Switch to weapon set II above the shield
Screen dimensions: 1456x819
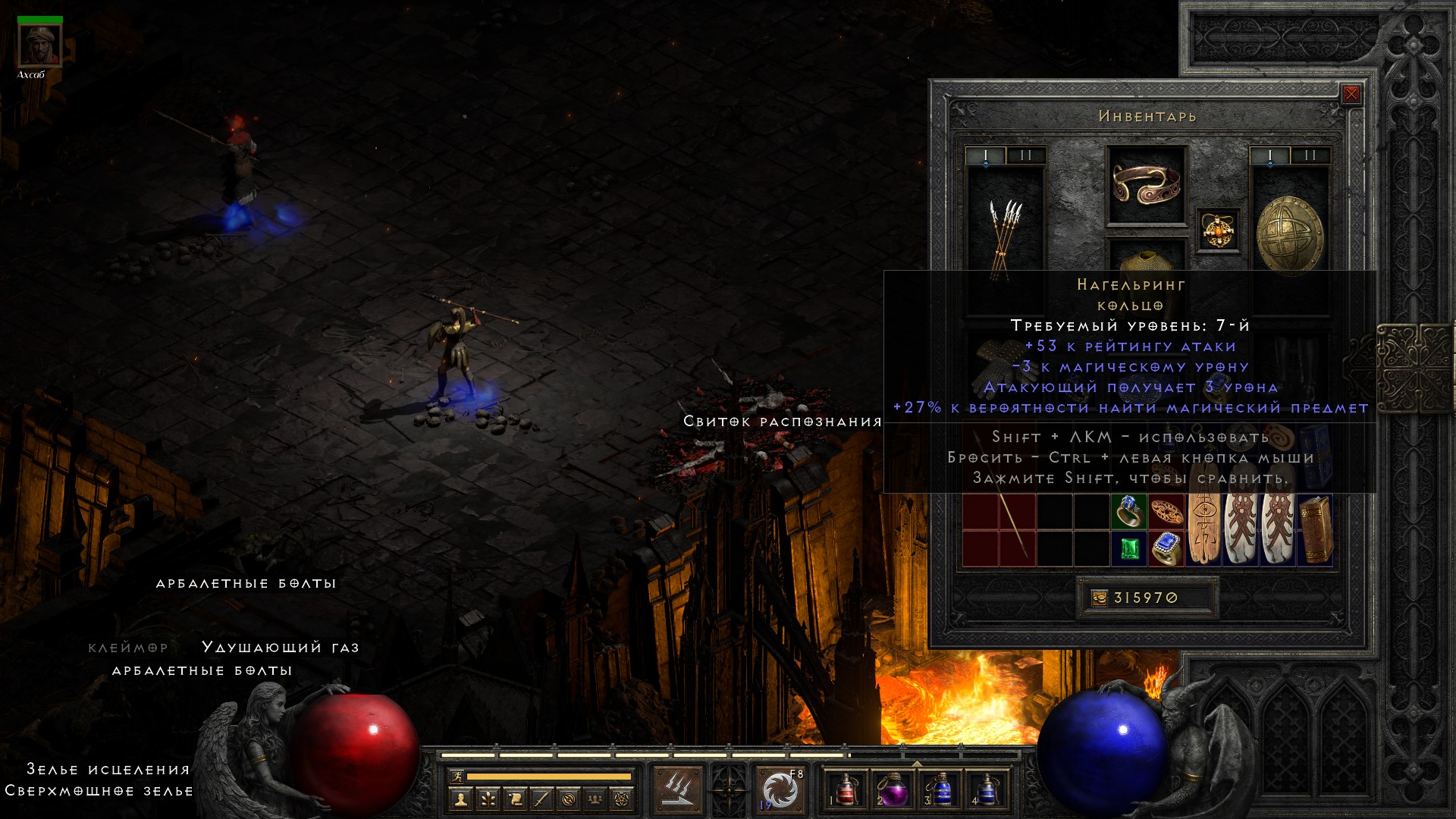(1310, 156)
